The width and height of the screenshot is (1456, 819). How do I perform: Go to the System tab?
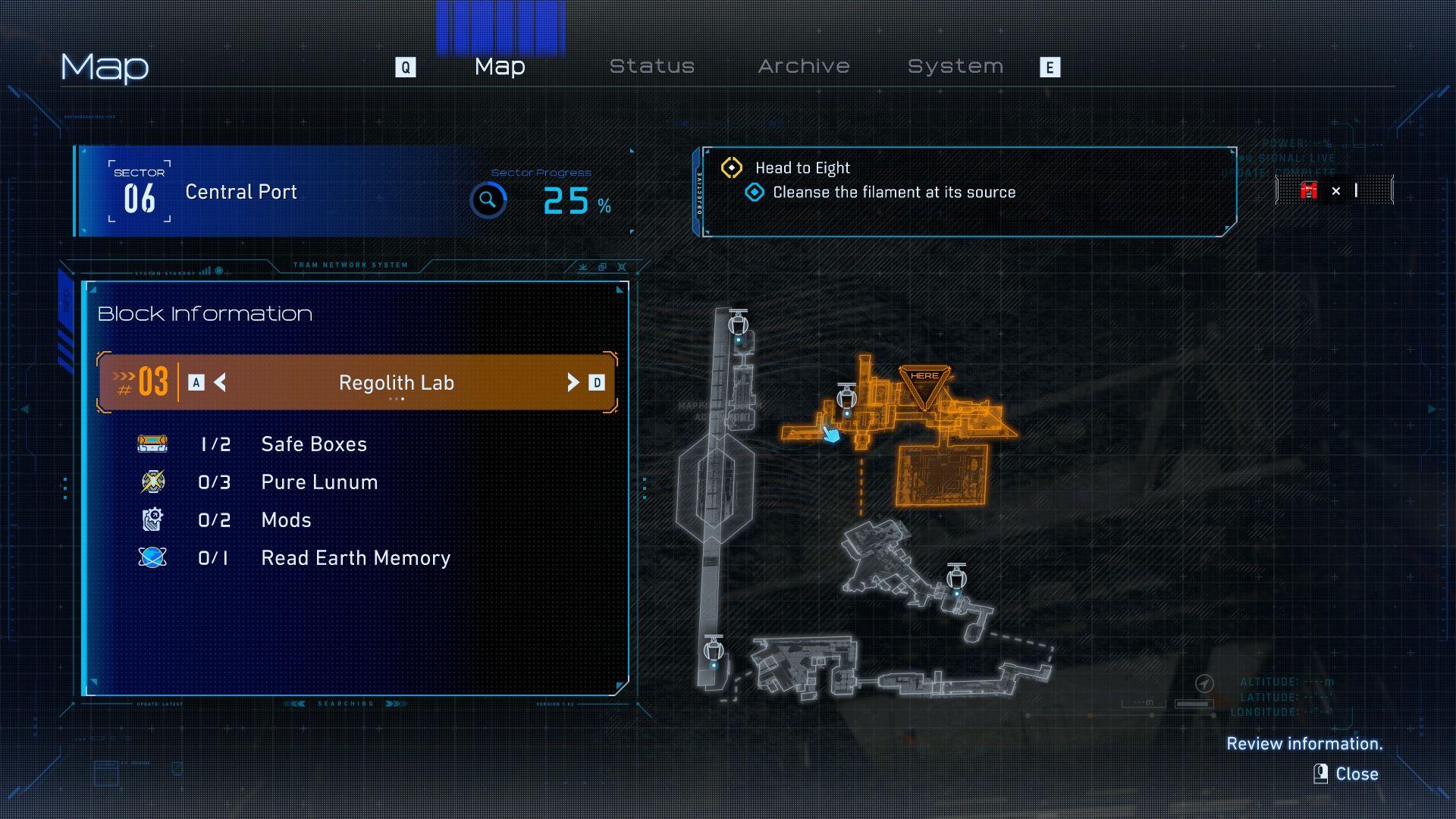(955, 67)
